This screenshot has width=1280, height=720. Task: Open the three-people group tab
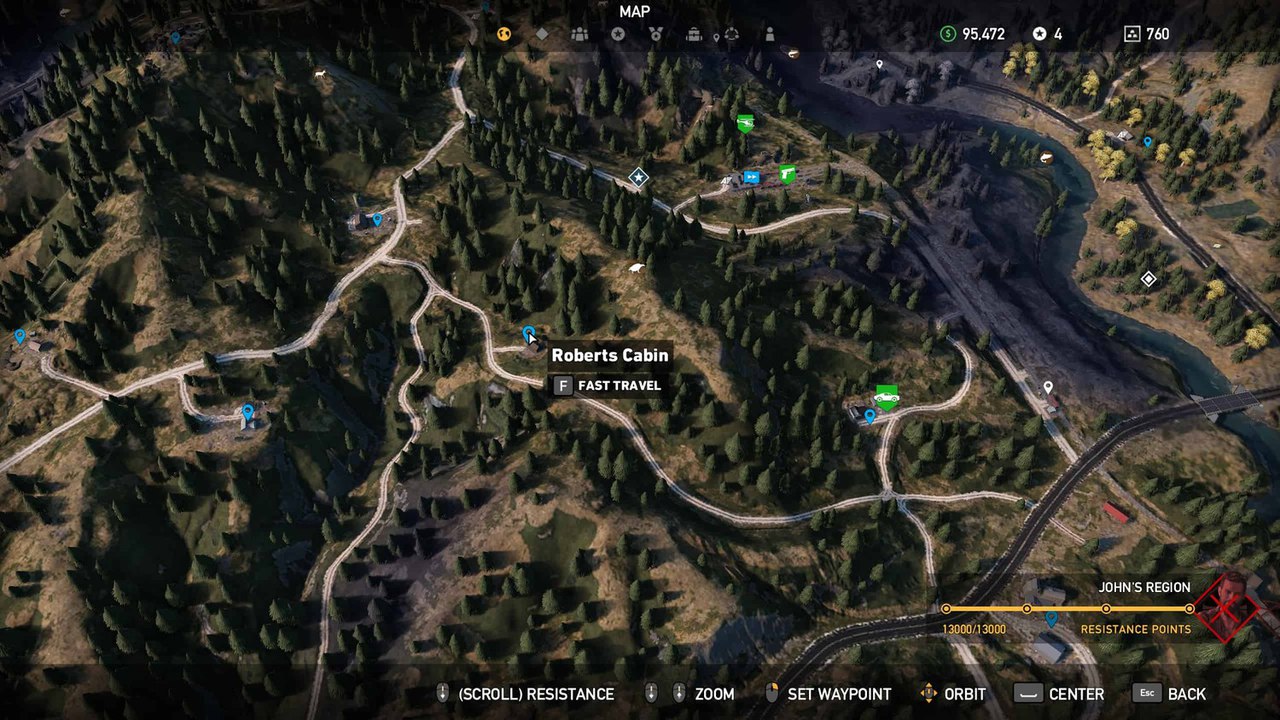coord(580,34)
